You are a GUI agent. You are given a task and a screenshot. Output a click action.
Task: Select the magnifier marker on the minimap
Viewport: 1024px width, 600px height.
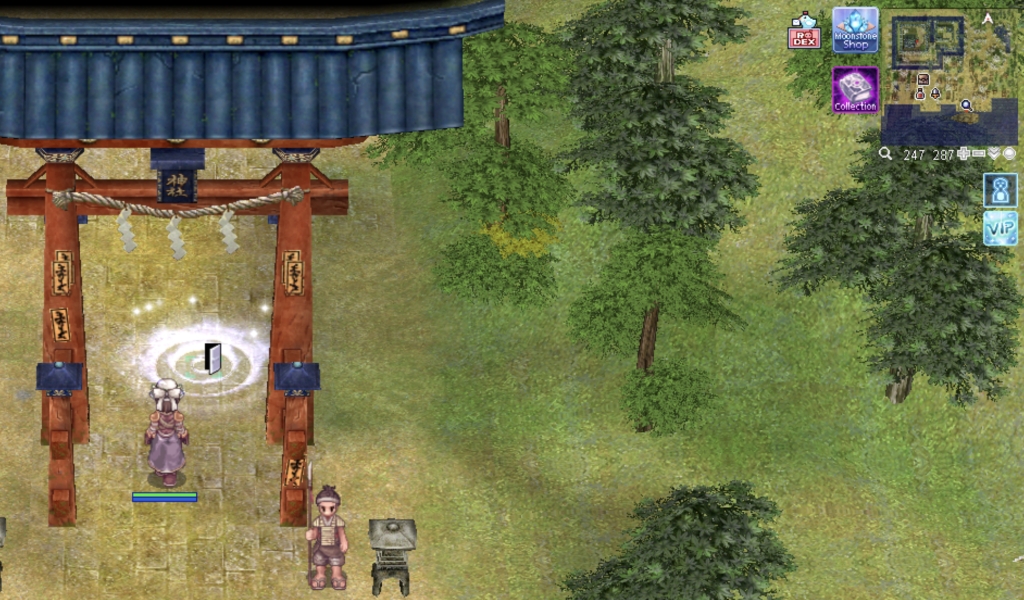(966, 104)
